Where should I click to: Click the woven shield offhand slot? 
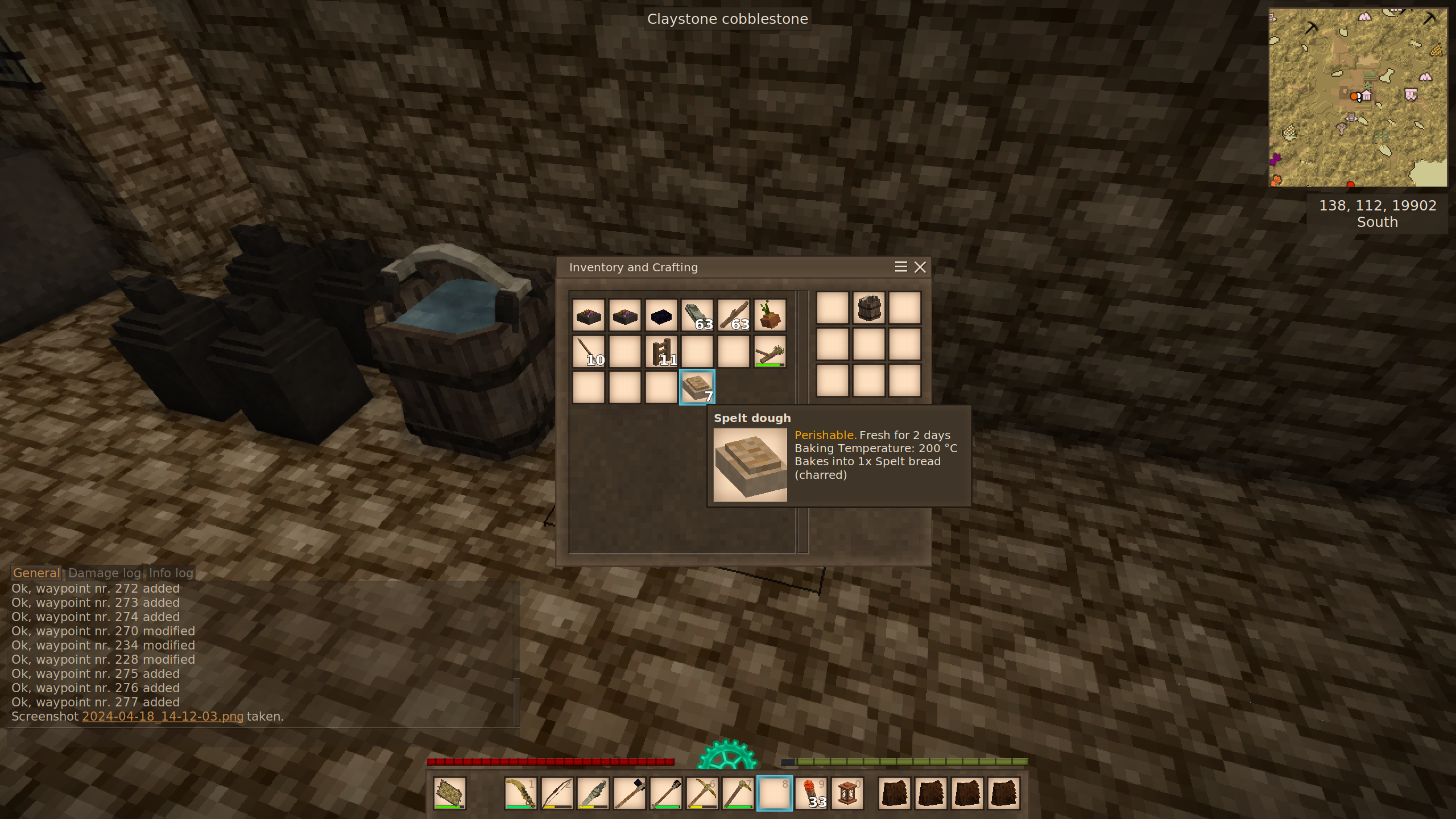coord(449,793)
